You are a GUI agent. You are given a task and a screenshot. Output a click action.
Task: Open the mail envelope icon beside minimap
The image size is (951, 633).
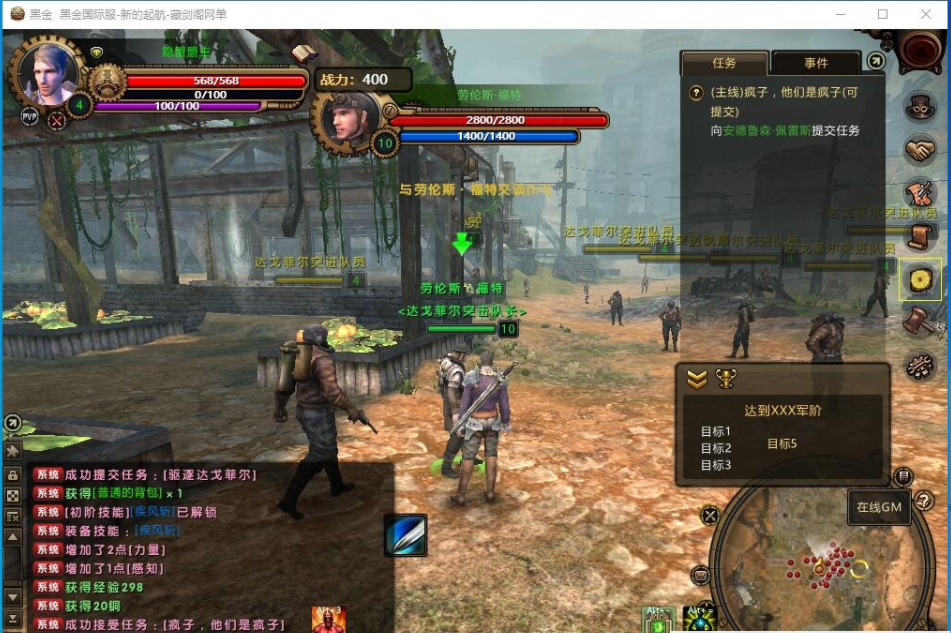[701, 575]
